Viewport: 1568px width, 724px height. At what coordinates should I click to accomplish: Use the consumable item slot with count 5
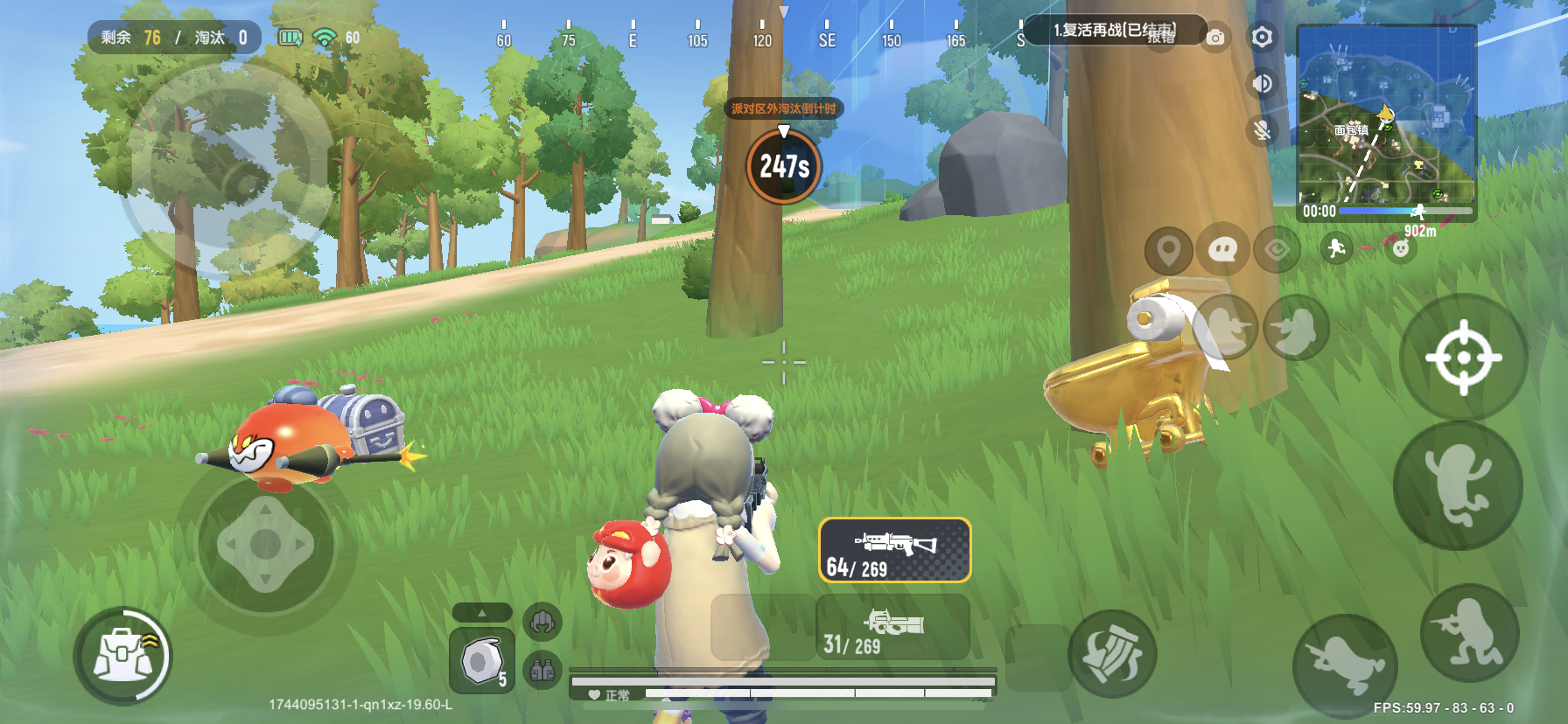(x=482, y=660)
